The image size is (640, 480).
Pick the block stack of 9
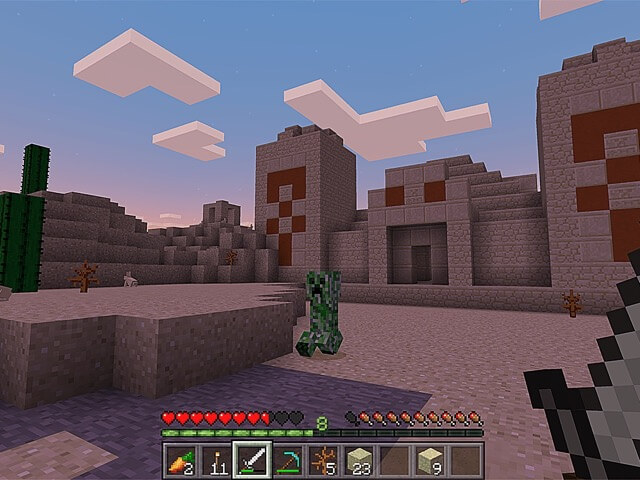click(430, 460)
